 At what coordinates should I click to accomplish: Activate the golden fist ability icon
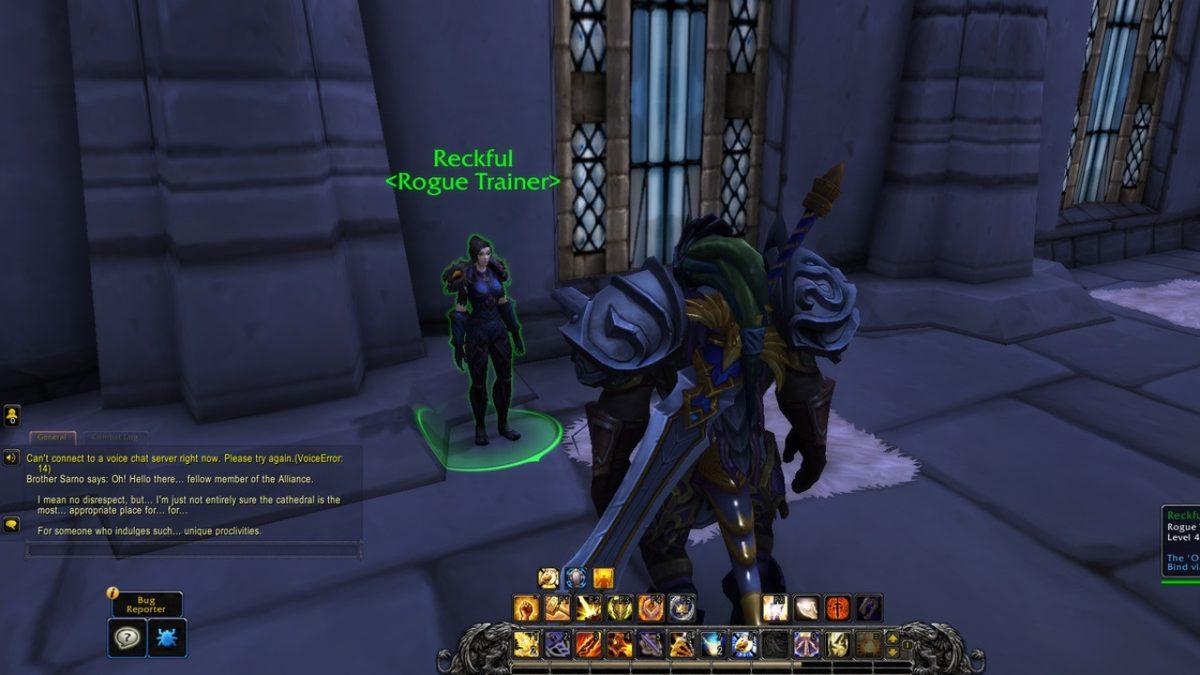click(527, 608)
